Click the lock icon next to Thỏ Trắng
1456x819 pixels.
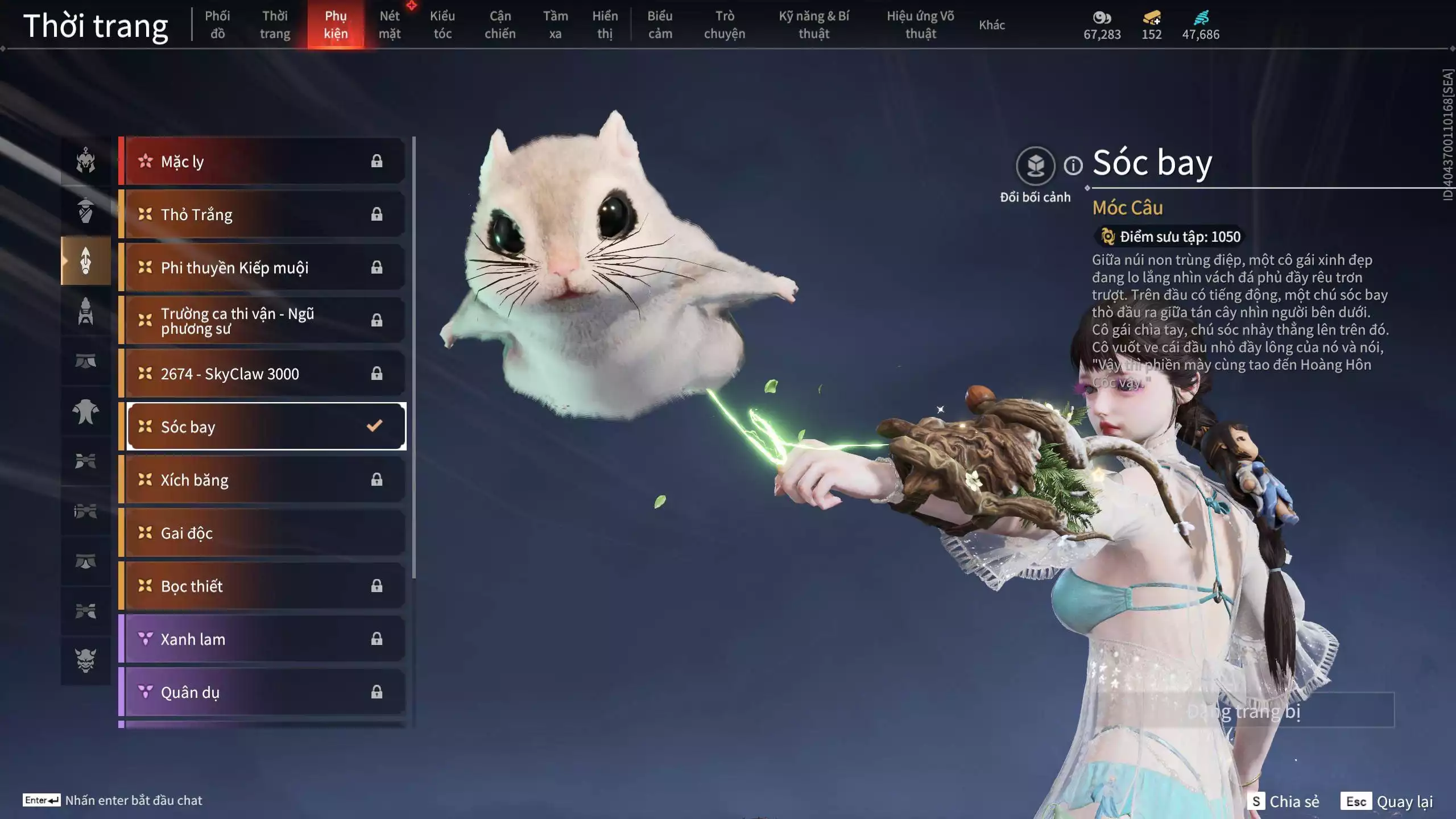pos(377,214)
